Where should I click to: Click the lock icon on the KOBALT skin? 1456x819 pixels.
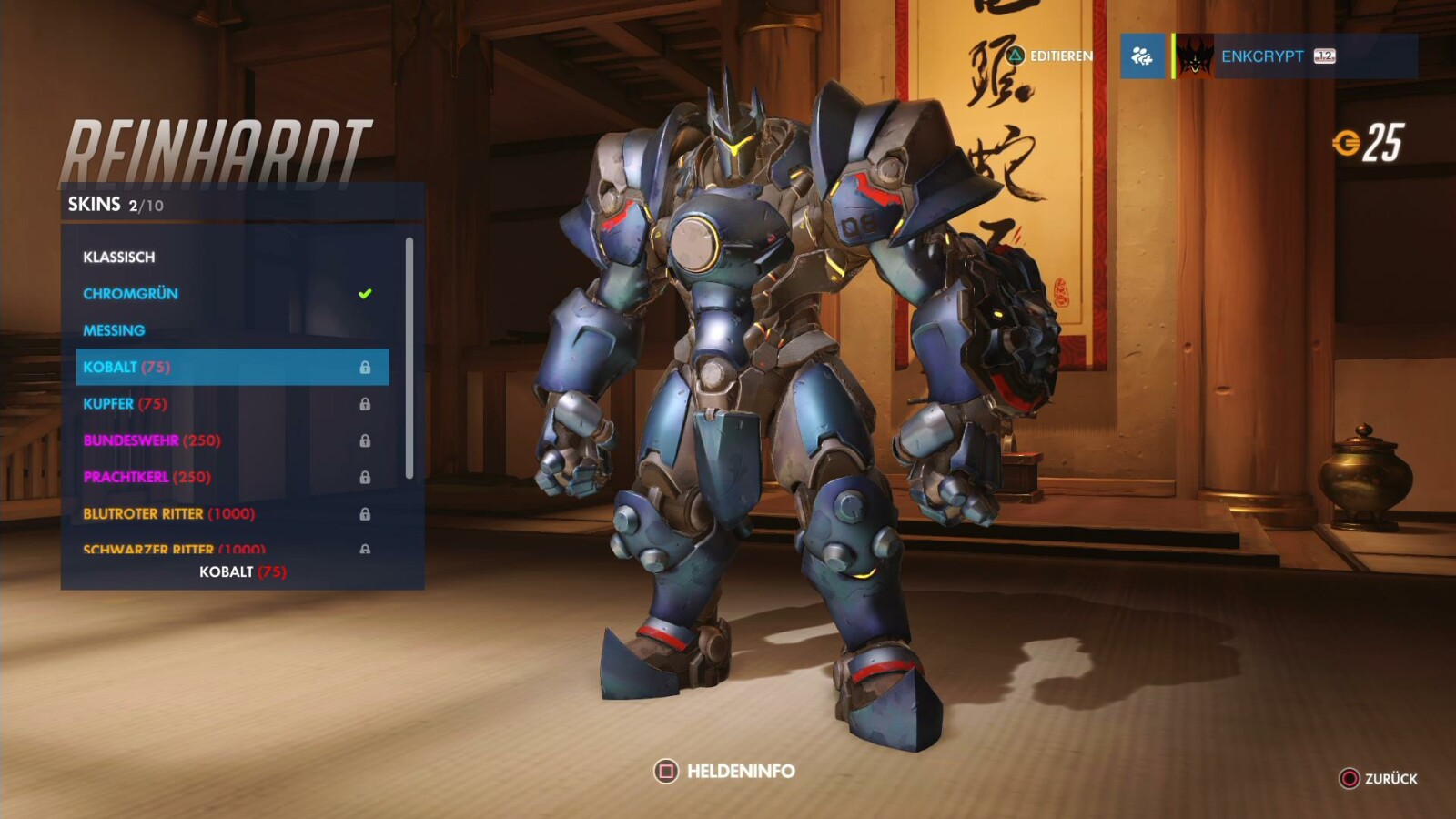(367, 367)
